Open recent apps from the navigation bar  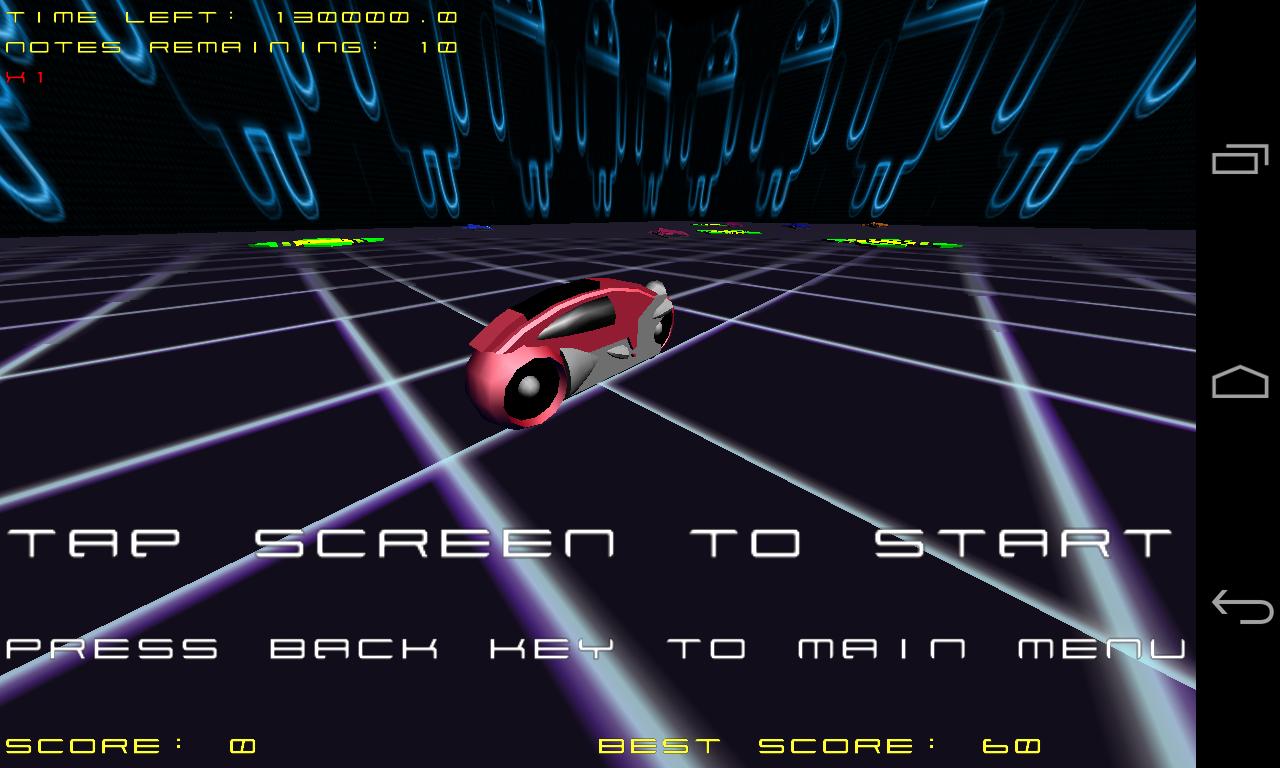pos(1240,160)
